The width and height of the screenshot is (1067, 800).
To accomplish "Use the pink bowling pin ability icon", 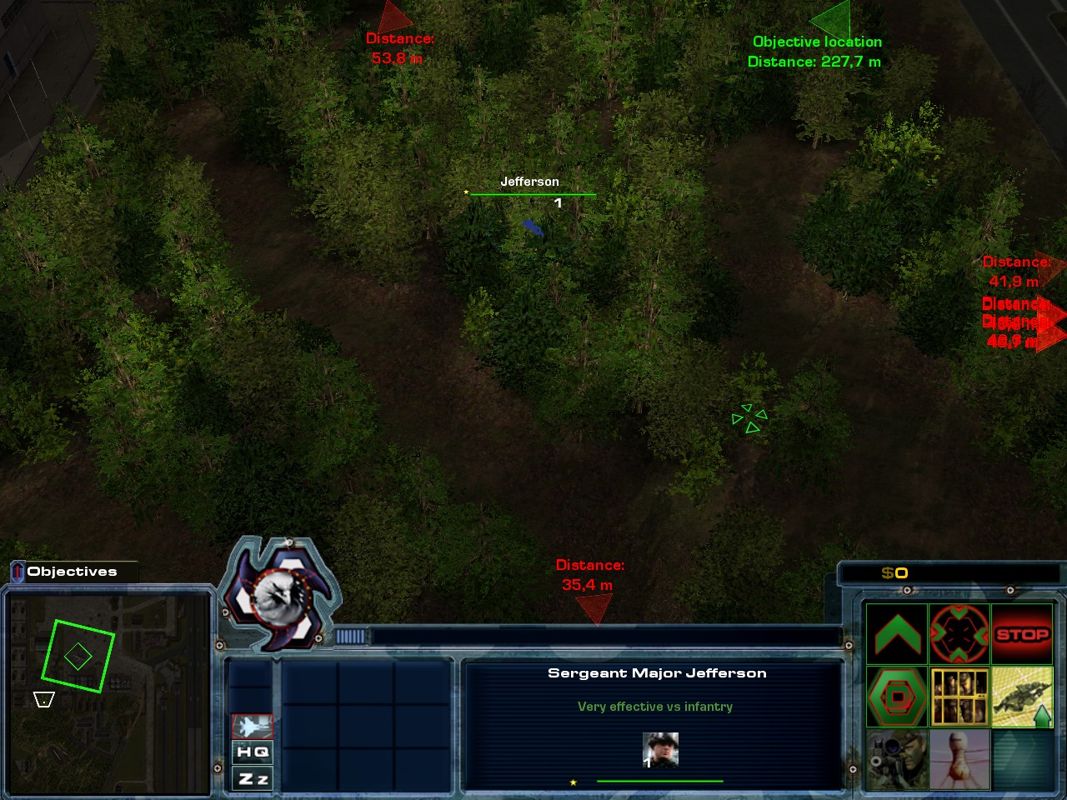I will tap(959, 759).
